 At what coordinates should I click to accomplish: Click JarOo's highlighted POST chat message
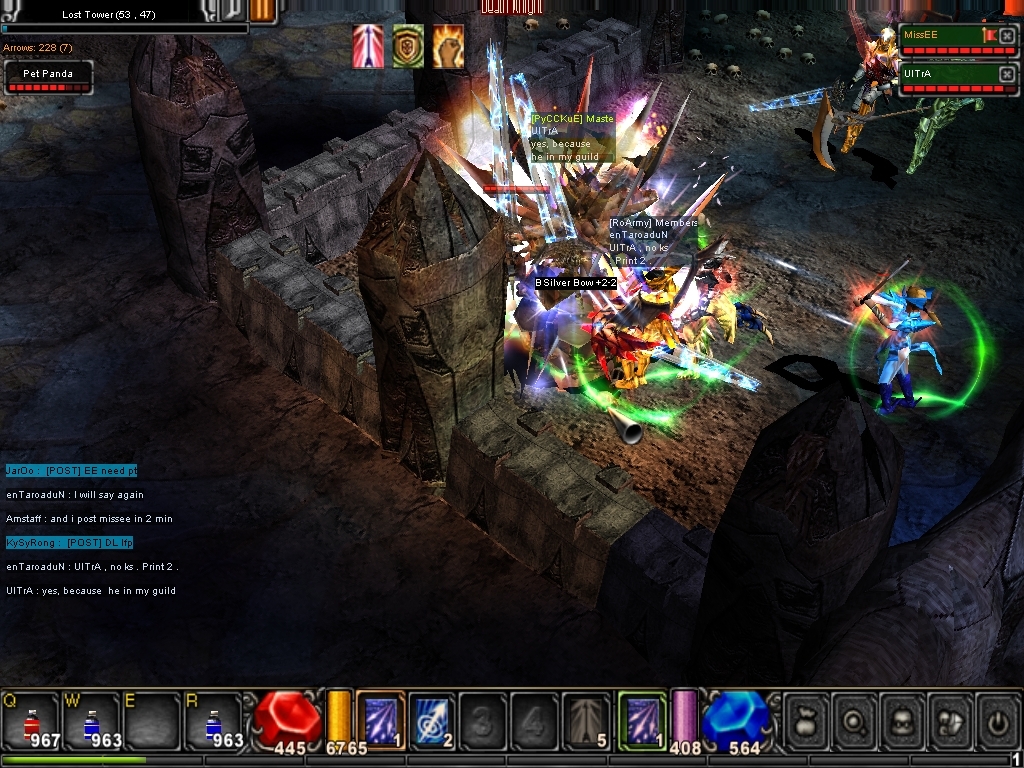71,471
